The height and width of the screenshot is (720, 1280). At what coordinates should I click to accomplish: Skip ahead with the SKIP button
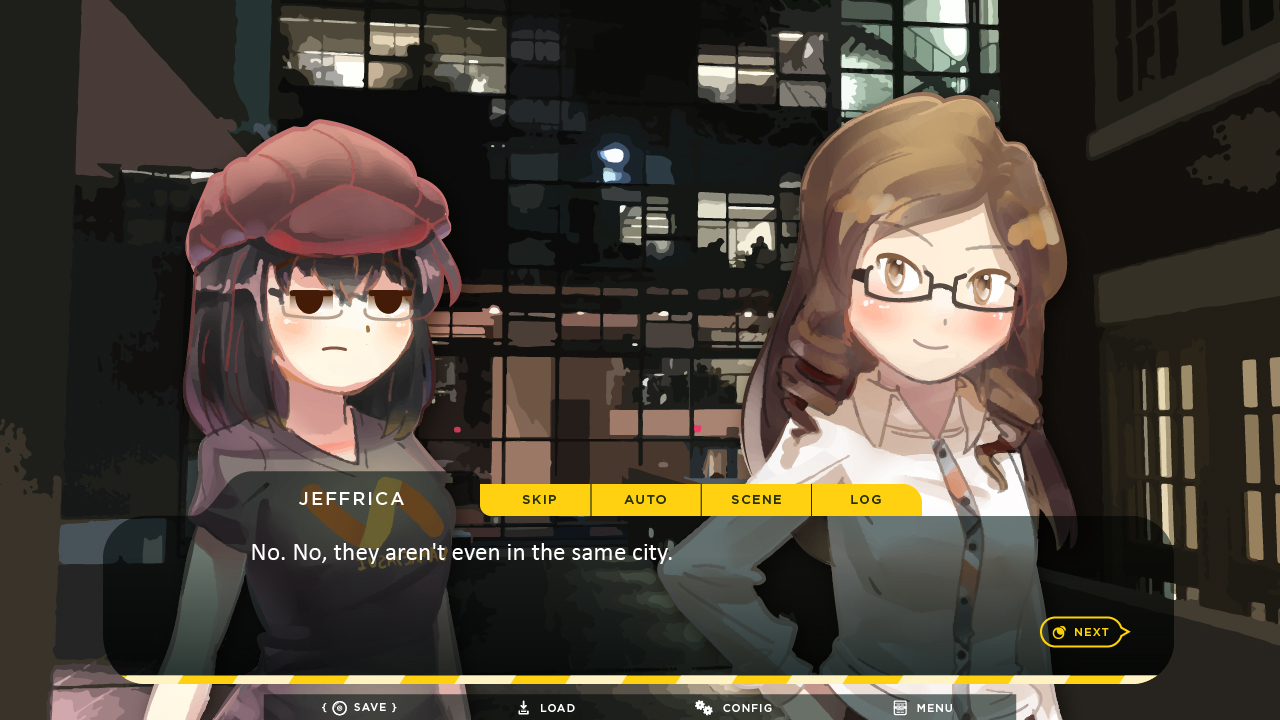[x=538, y=500]
